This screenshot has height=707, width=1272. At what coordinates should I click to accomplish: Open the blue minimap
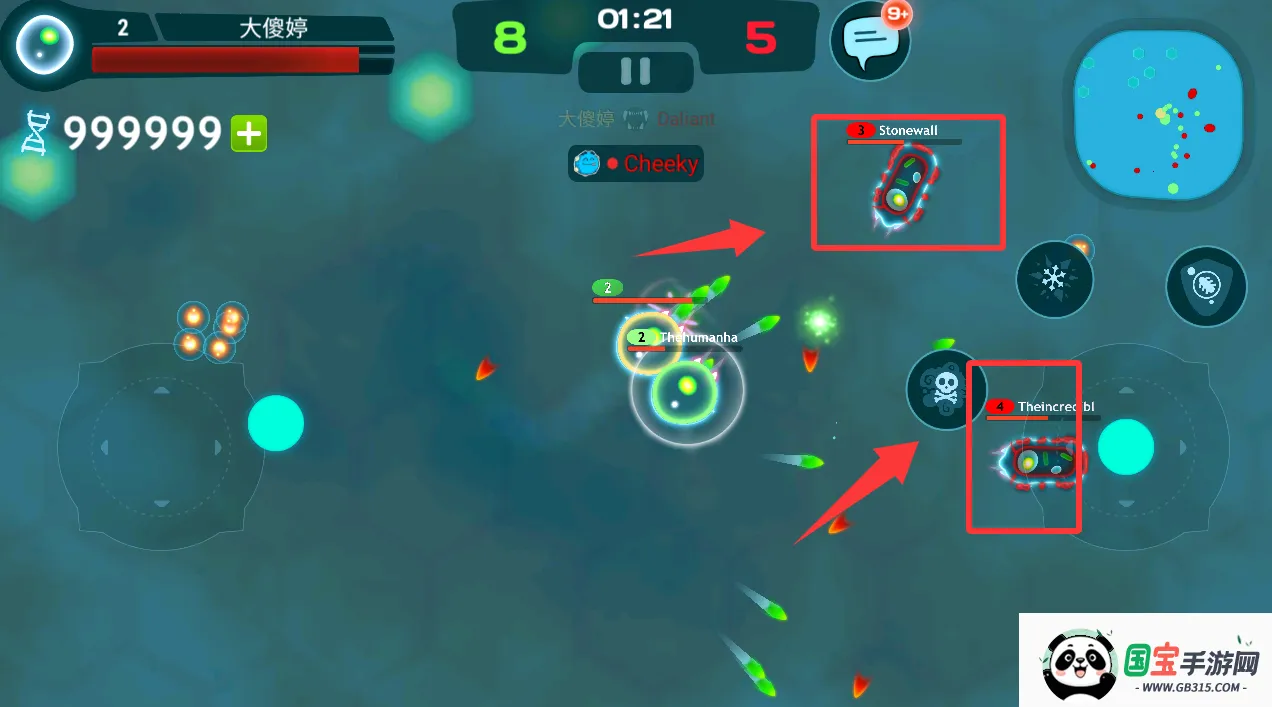pos(1160,110)
